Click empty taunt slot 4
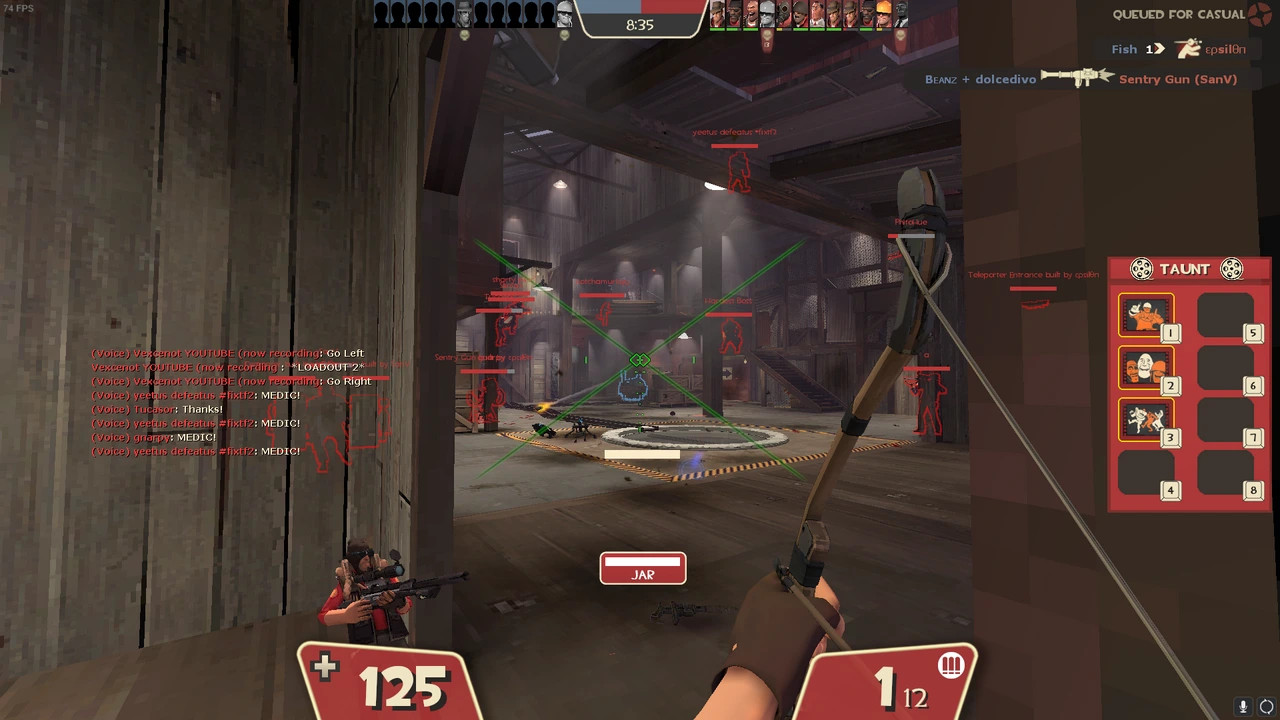This screenshot has width=1280, height=720. point(1146,472)
